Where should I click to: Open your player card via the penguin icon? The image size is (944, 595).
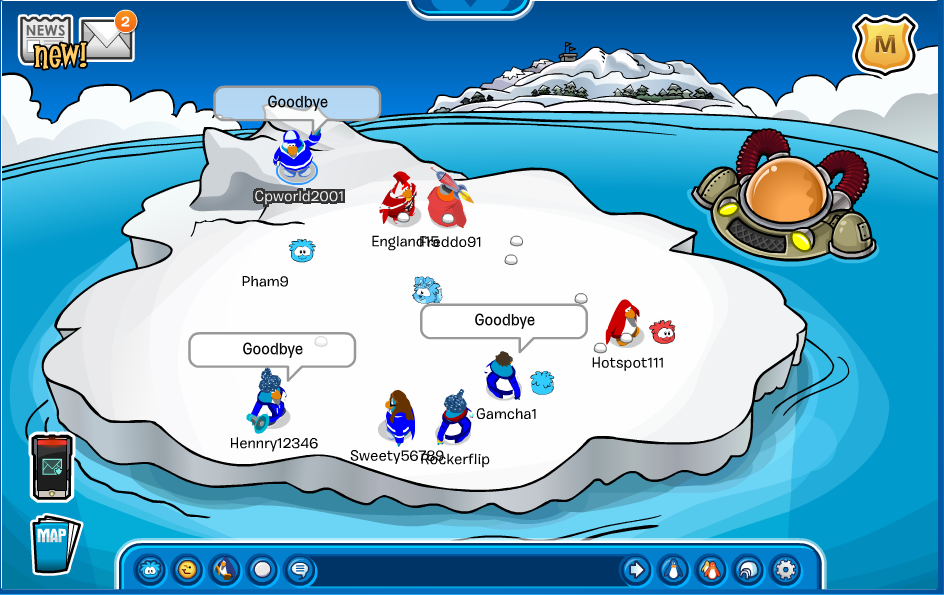point(672,570)
